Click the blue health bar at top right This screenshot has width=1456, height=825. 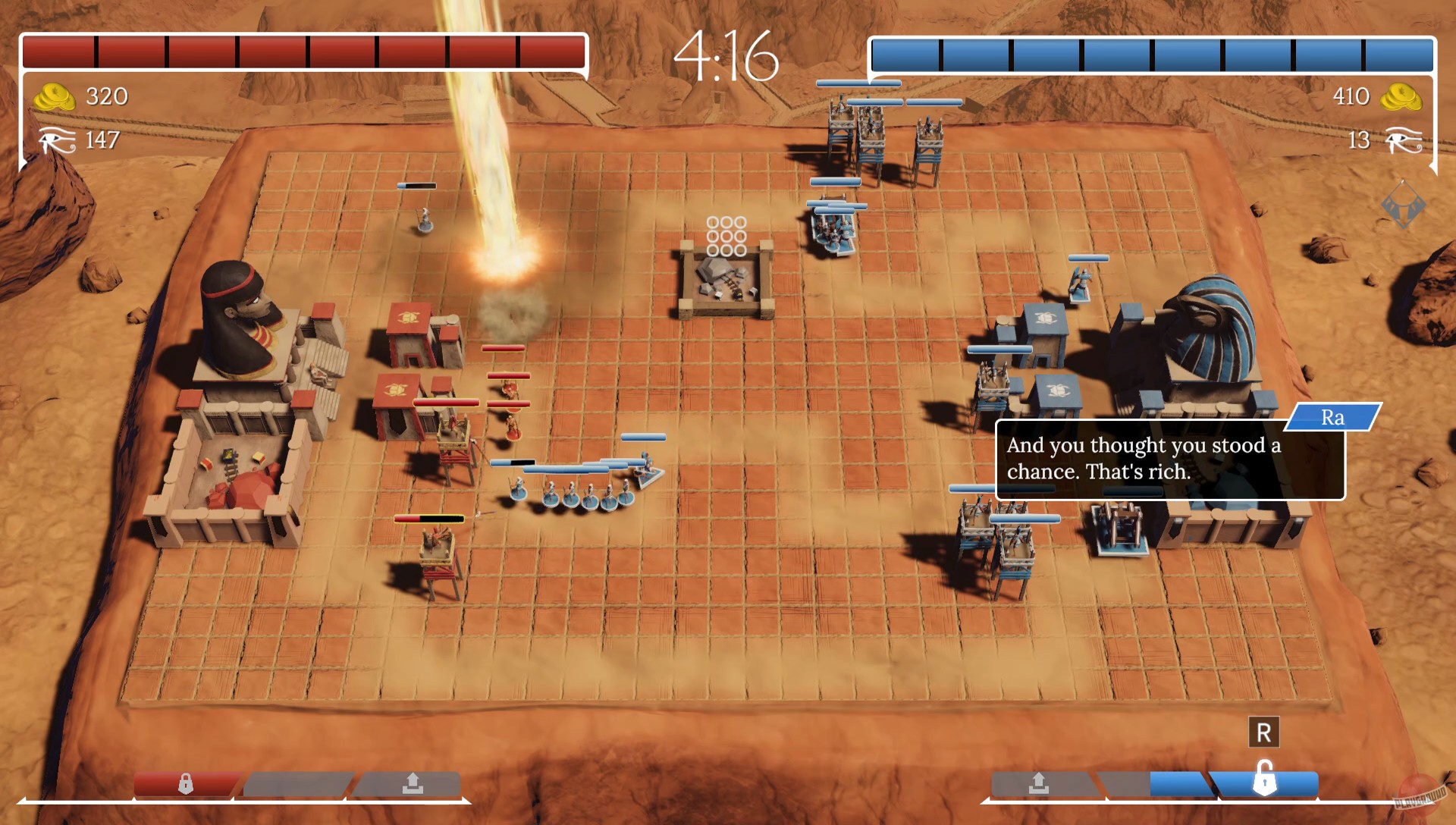click(1153, 49)
